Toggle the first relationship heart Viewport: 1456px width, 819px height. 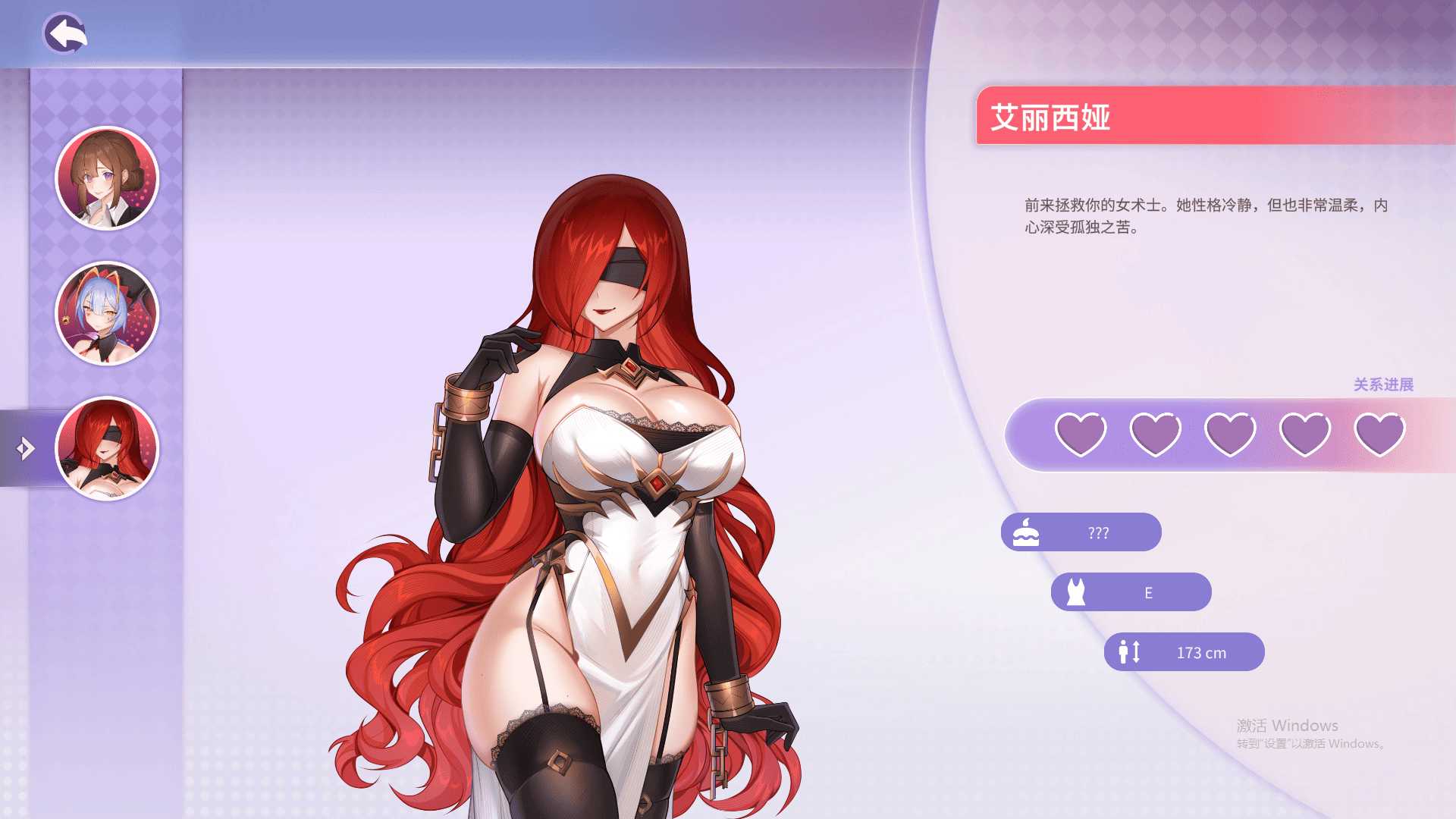pyautogui.click(x=1080, y=433)
